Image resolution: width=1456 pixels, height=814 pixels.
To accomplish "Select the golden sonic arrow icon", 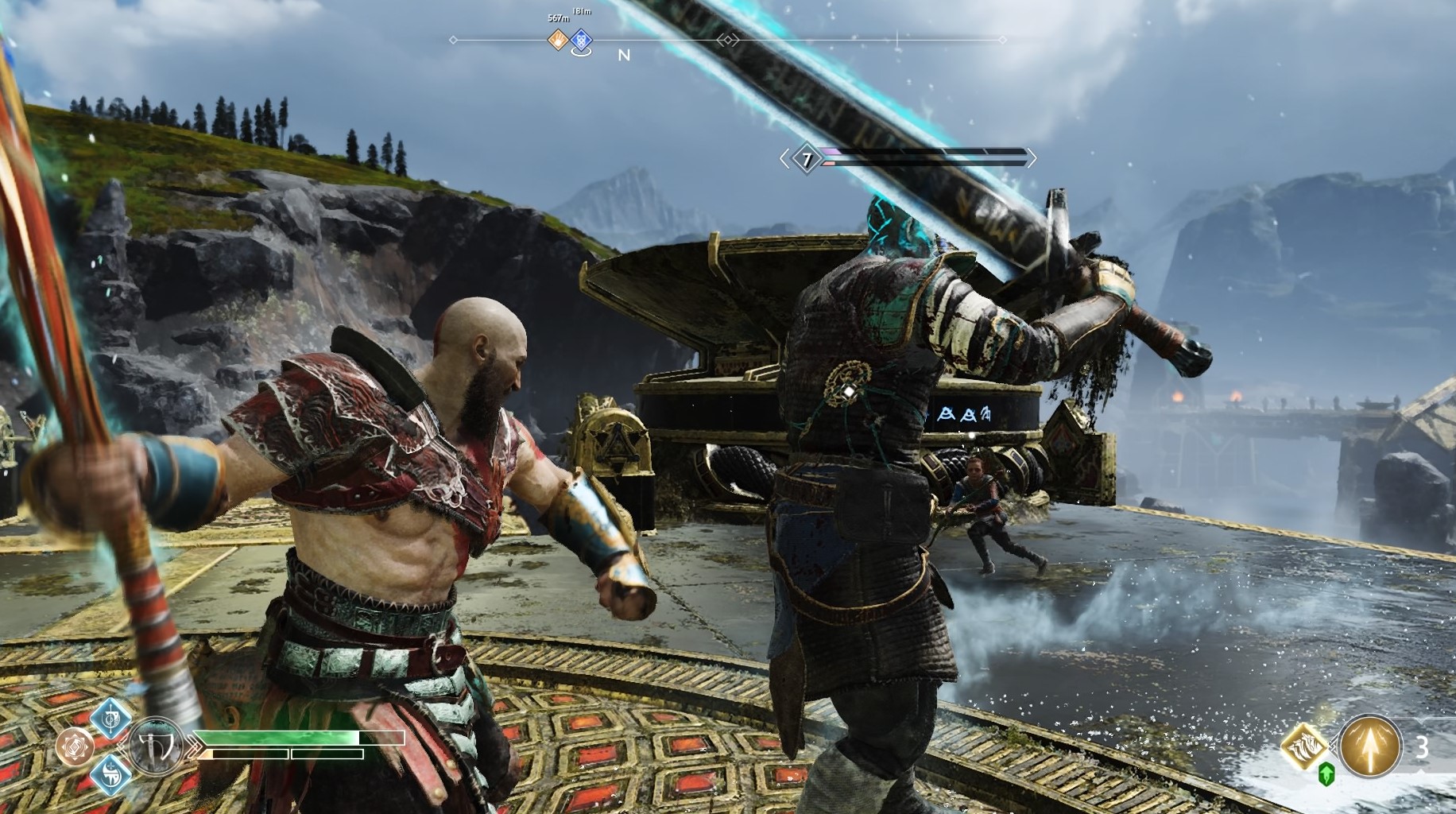I will (1370, 747).
